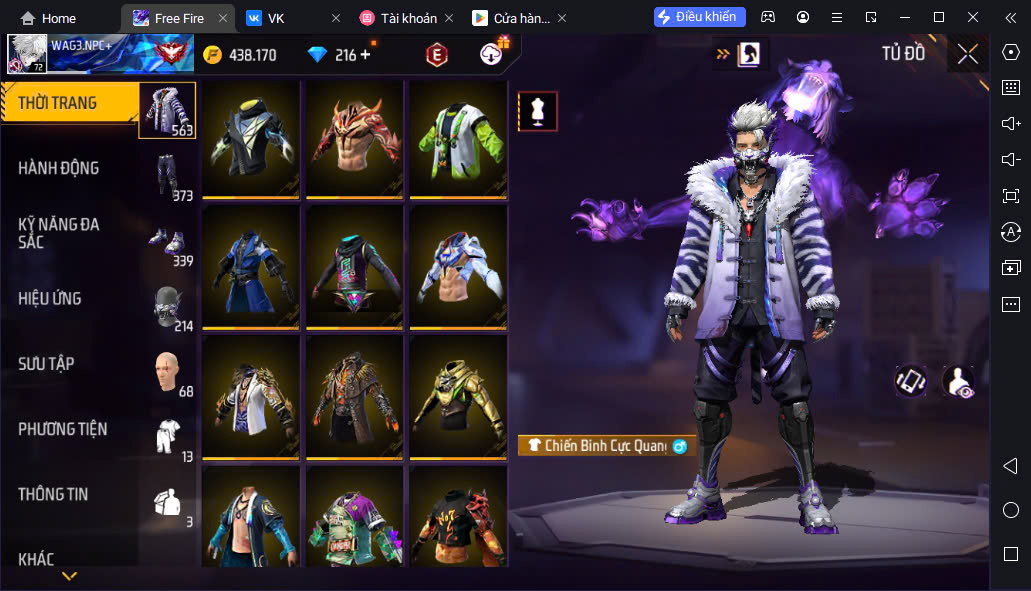Close the Tủ Đồ wardrobe screen
The width and height of the screenshot is (1031, 591).
point(967,54)
